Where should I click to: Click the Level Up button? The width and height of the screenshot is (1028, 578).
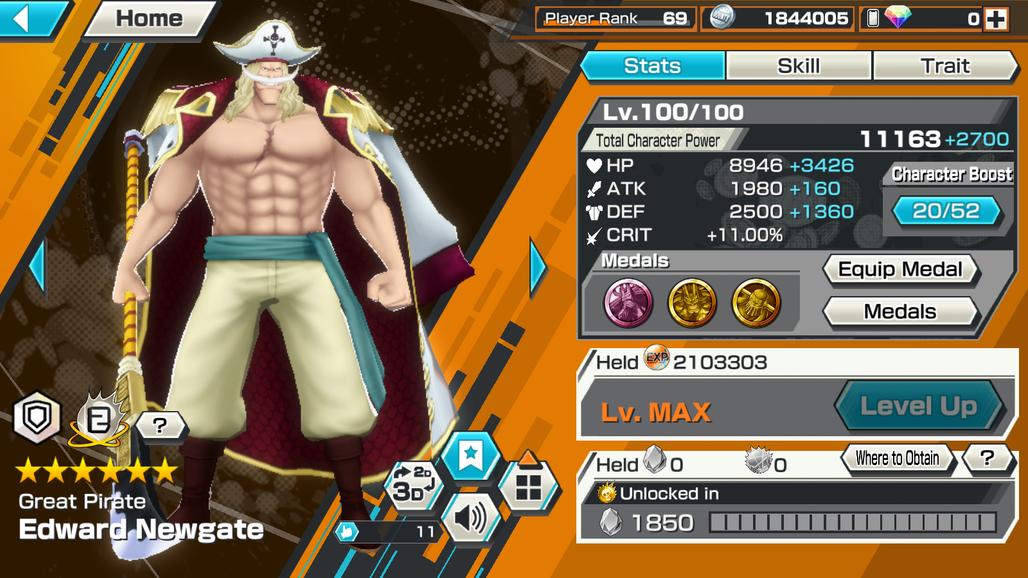coord(918,406)
